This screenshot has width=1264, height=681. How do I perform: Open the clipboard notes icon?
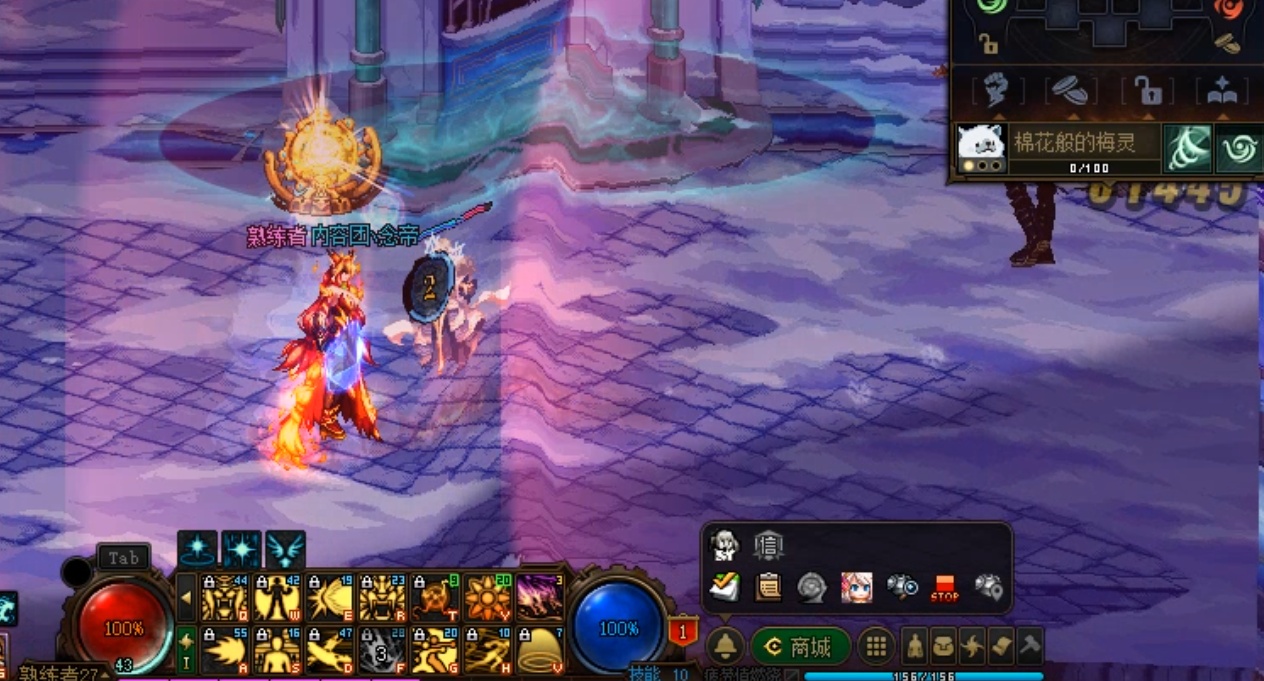768,588
